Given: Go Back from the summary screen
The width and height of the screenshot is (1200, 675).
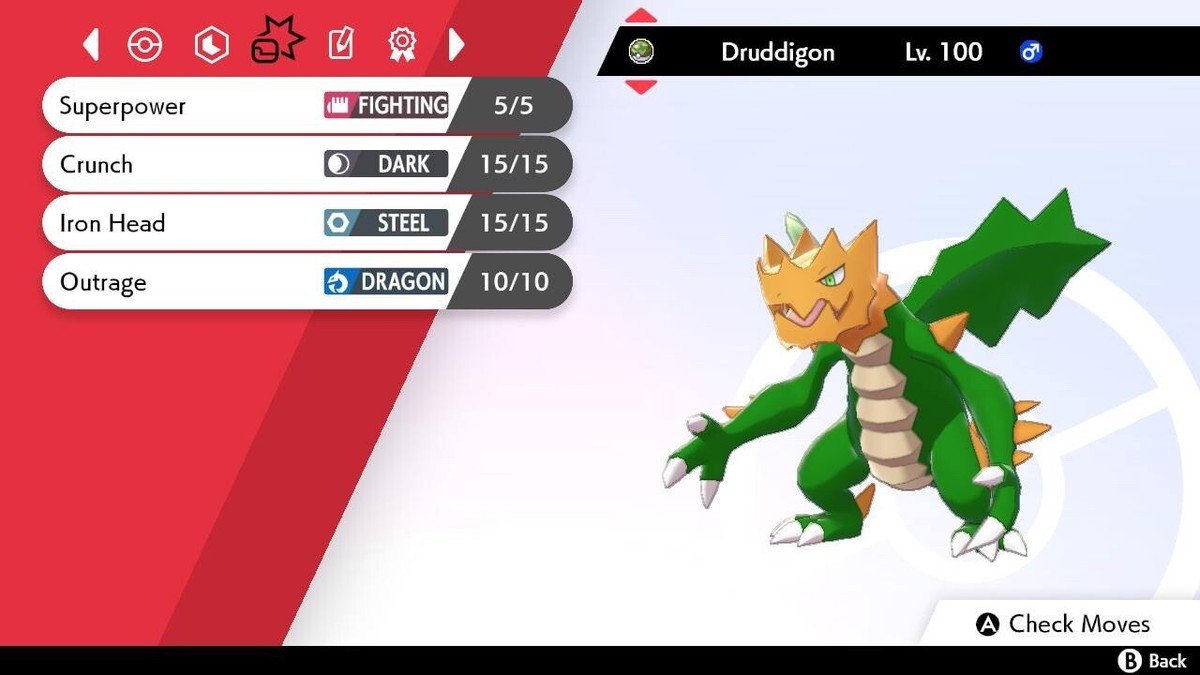Looking at the screenshot, I should coord(1152,661).
